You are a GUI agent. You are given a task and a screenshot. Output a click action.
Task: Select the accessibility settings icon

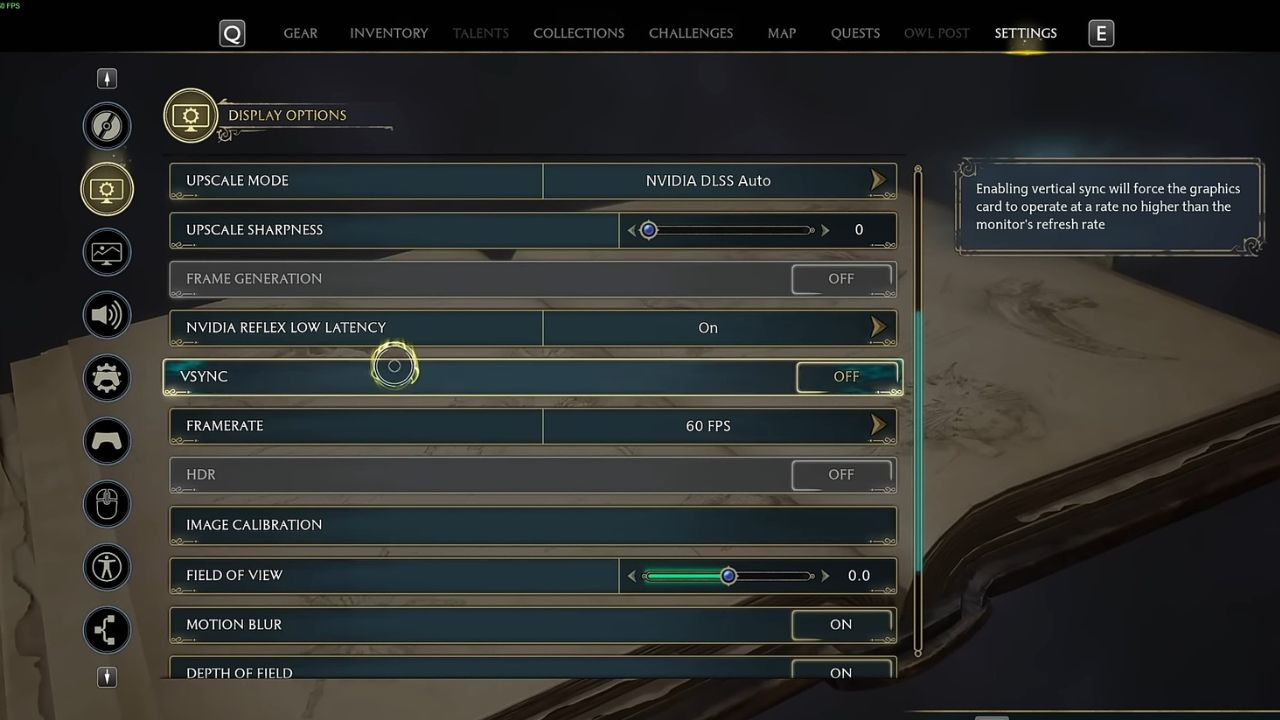[x=107, y=567]
